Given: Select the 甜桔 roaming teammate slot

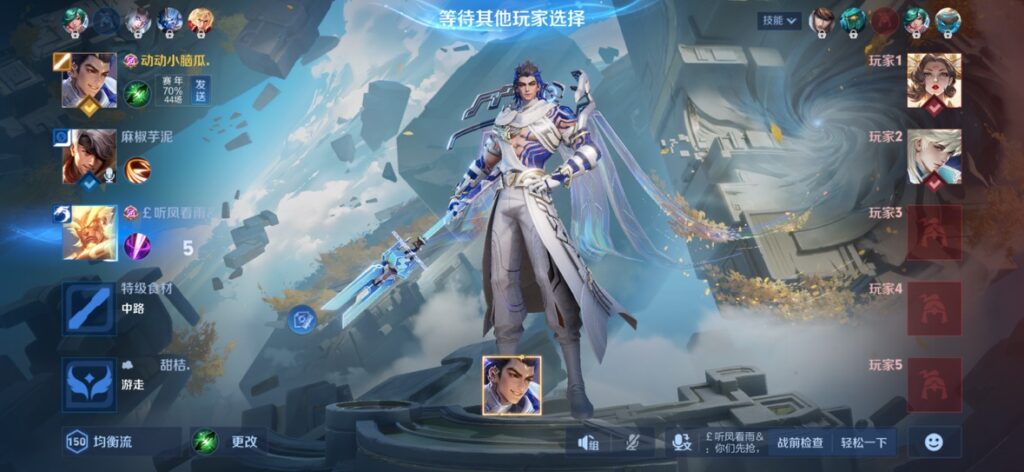Looking at the screenshot, I should (x=89, y=384).
